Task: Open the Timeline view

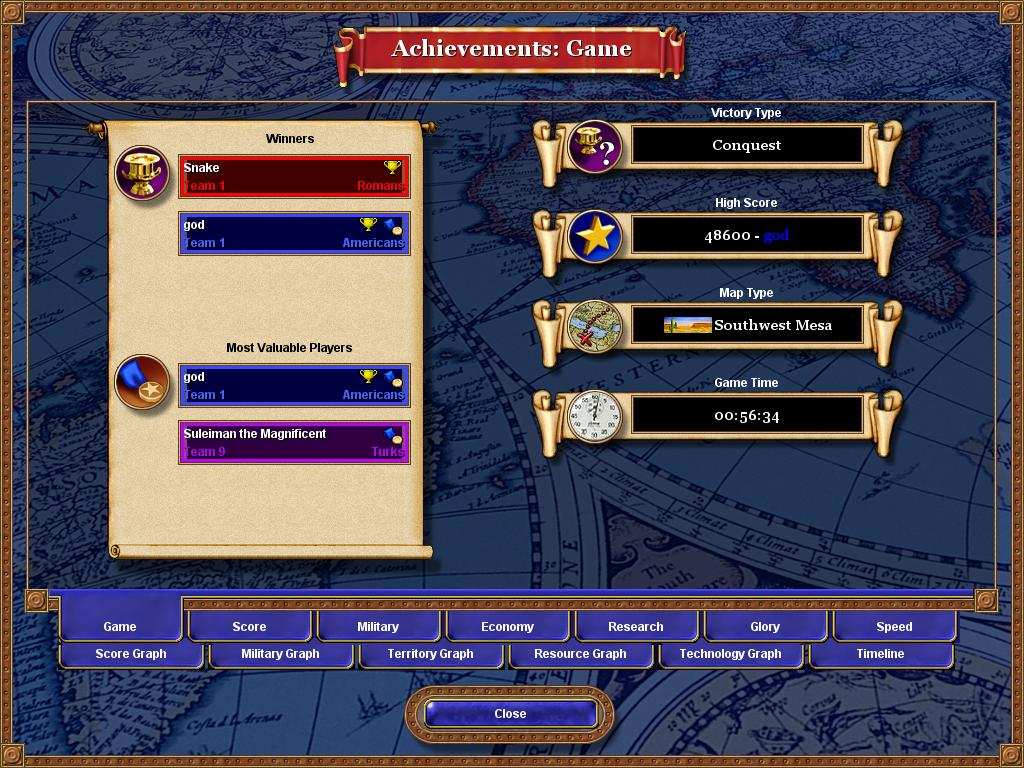Action: coord(880,654)
